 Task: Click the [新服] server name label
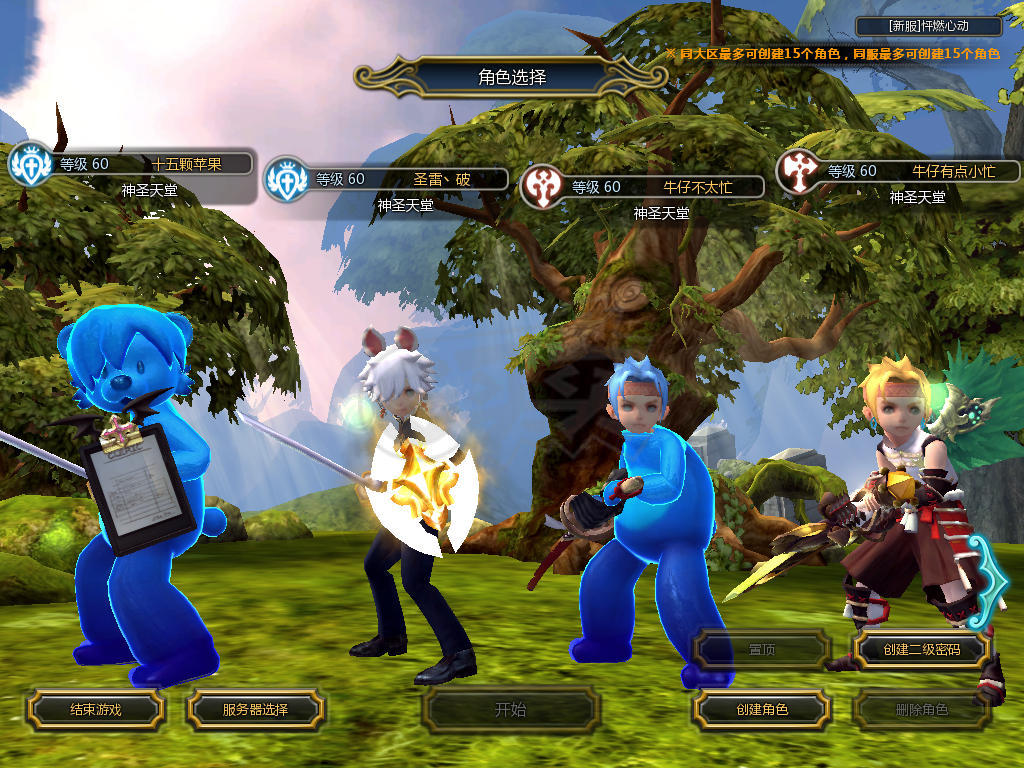coord(929,27)
